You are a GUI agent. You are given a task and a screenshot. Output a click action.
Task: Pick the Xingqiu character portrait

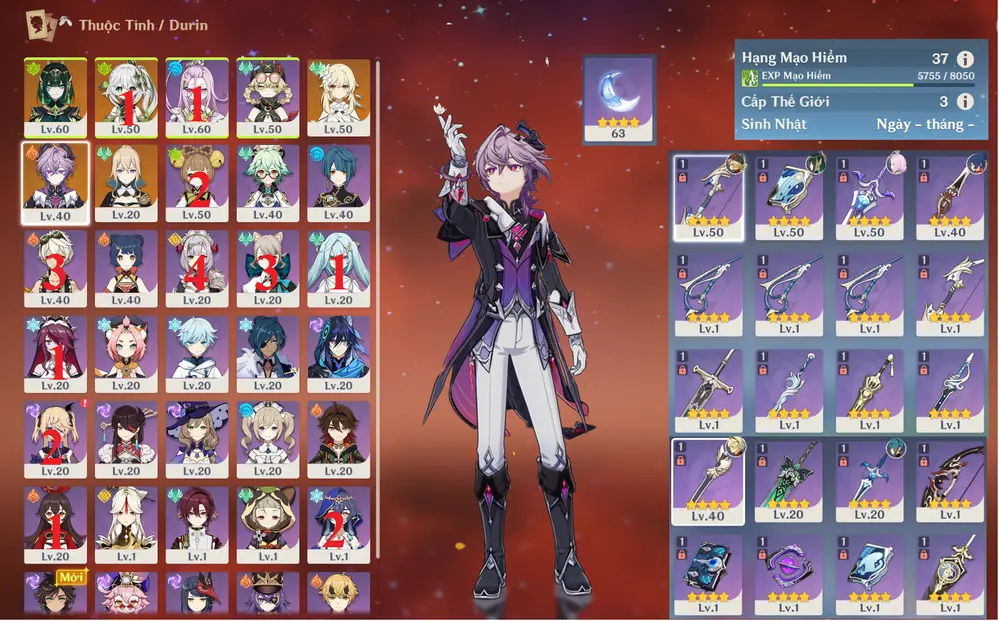(x=339, y=182)
